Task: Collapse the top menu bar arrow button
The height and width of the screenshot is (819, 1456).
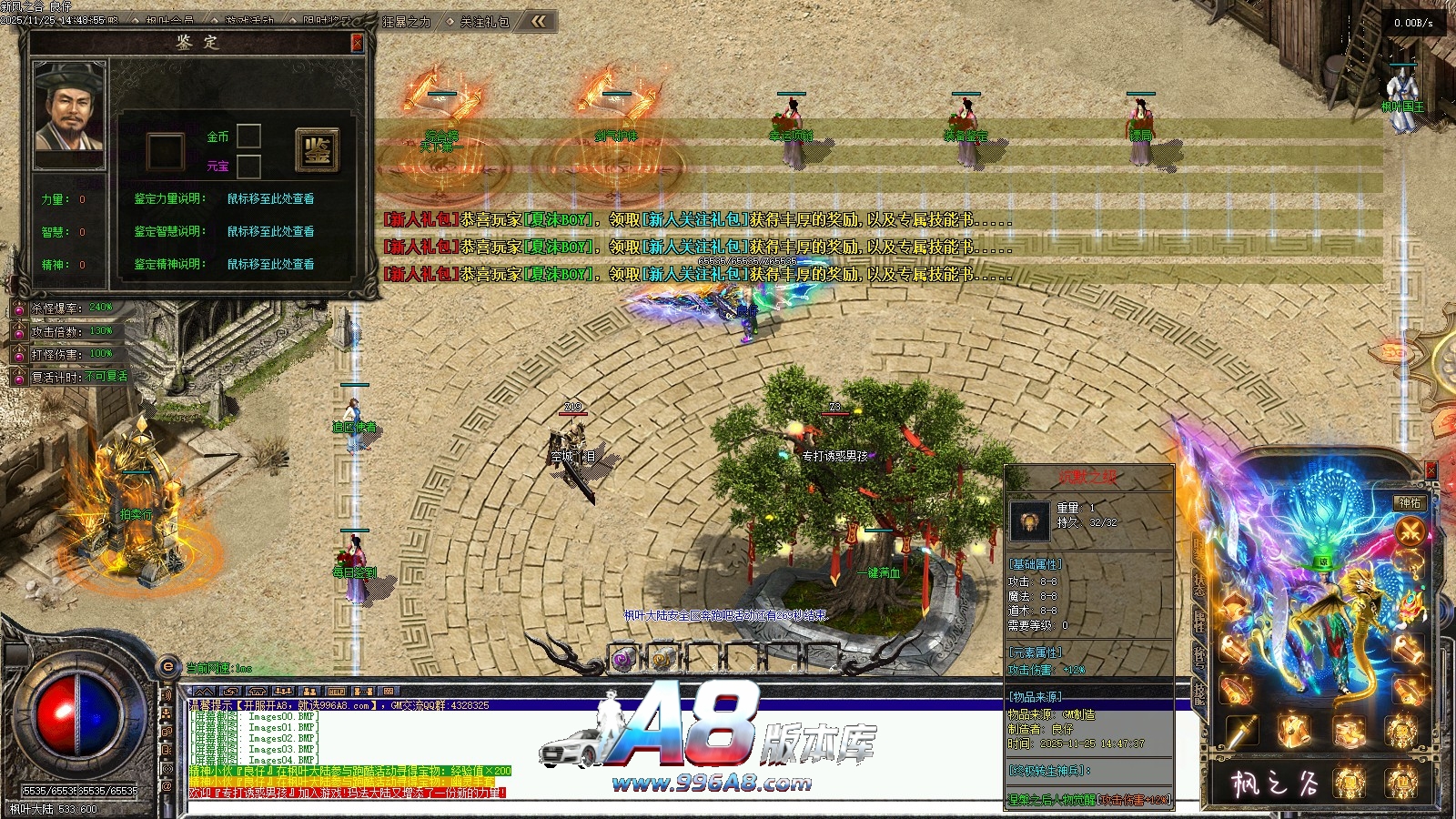Action: pos(539,21)
